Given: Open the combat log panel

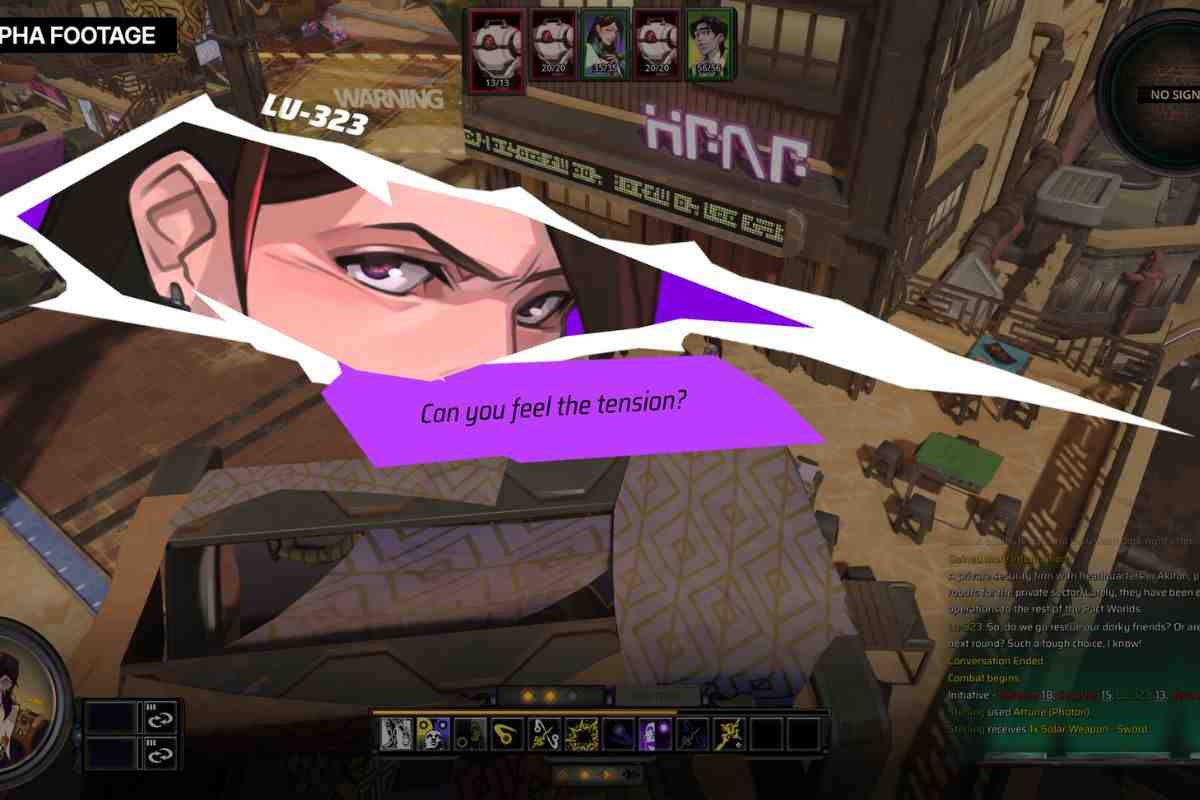Looking at the screenshot, I should [x=1070, y=640].
